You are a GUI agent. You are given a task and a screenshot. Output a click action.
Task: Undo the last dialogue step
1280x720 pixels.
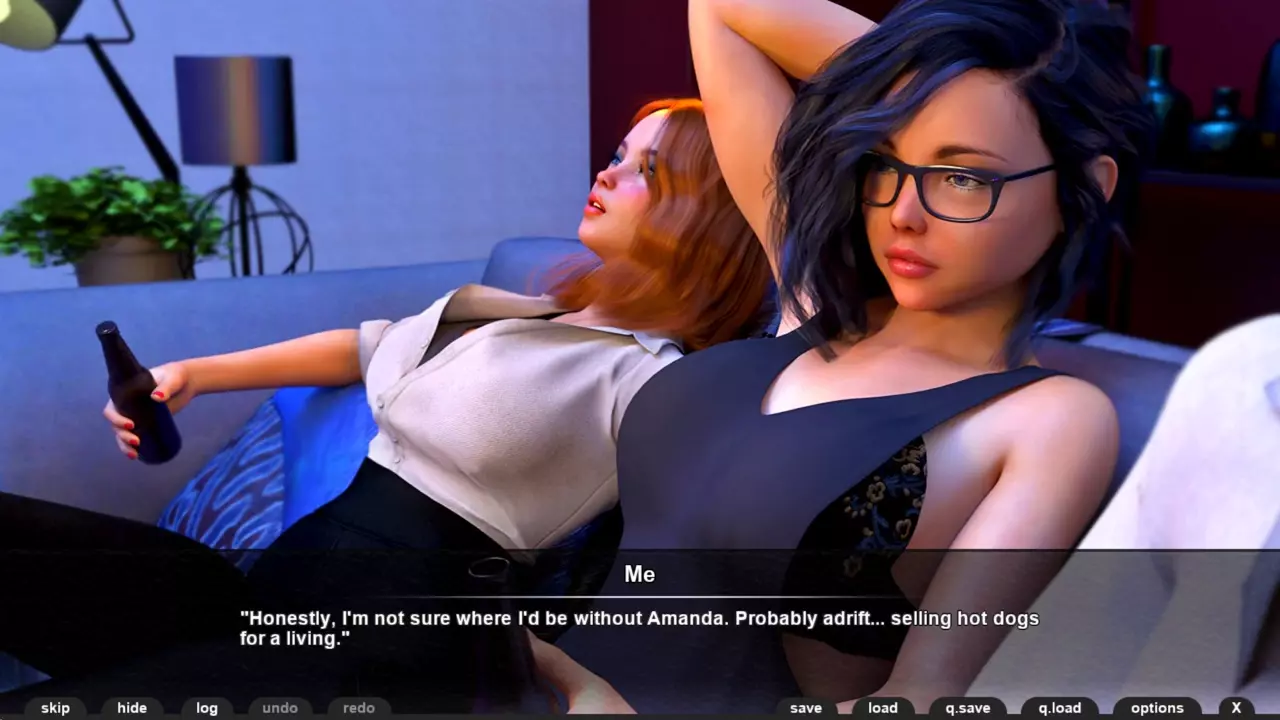(280, 708)
